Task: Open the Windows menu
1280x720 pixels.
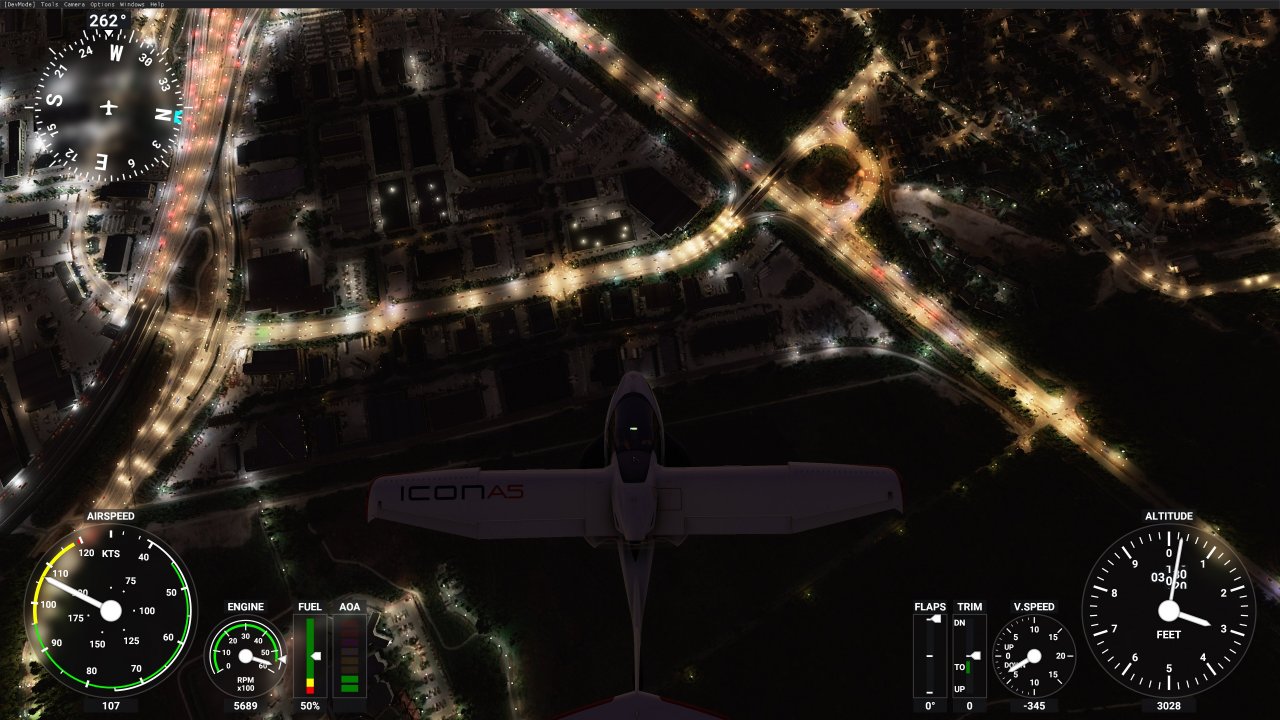Action: pos(132,4)
